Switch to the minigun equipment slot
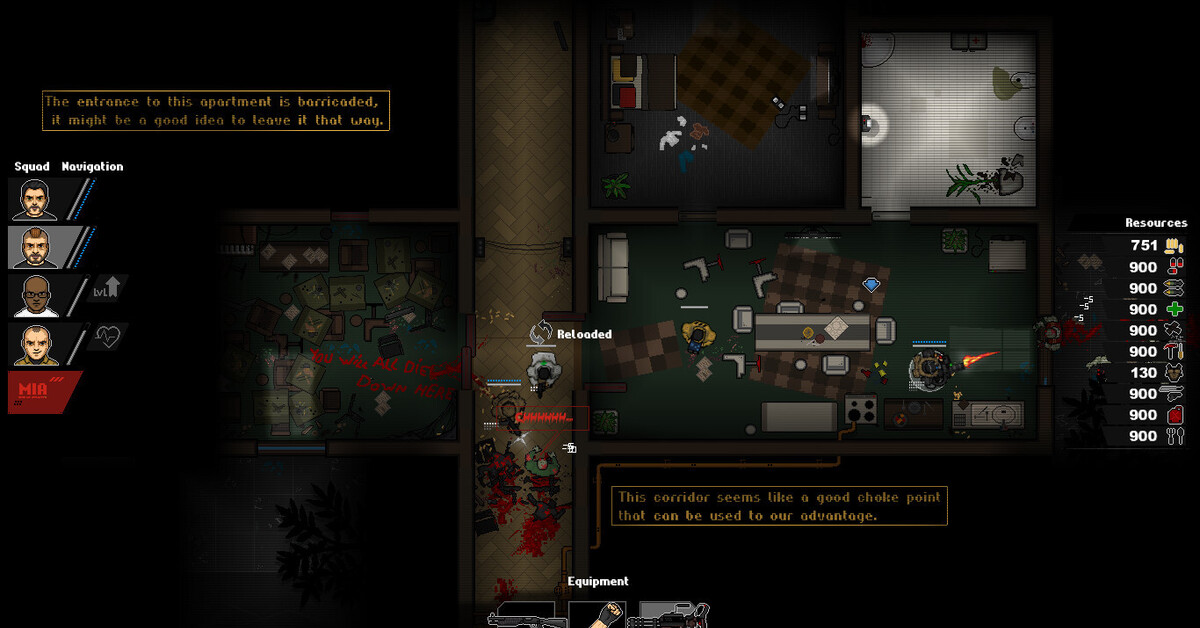This screenshot has width=1200, height=628. pos(673,615)
